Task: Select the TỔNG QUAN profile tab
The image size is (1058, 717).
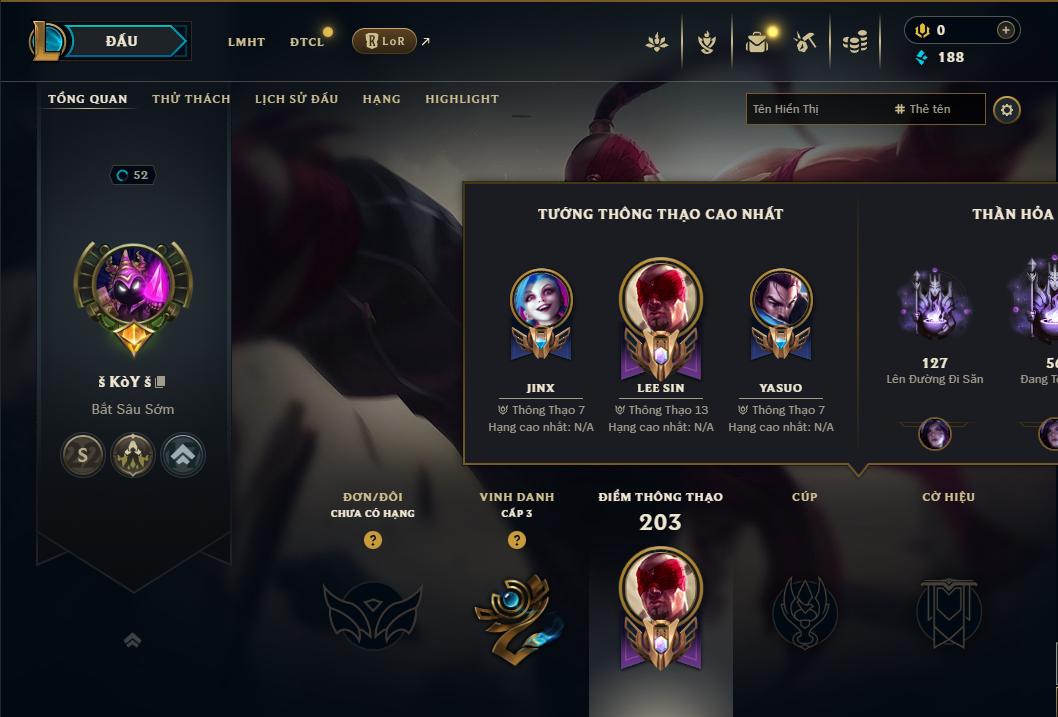Action: pos(88,99)
